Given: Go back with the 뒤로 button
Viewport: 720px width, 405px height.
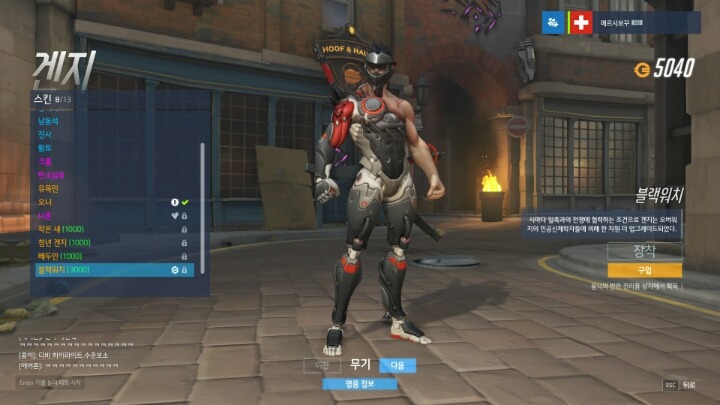Looking at the screenshot, I should tap(680, 384).
